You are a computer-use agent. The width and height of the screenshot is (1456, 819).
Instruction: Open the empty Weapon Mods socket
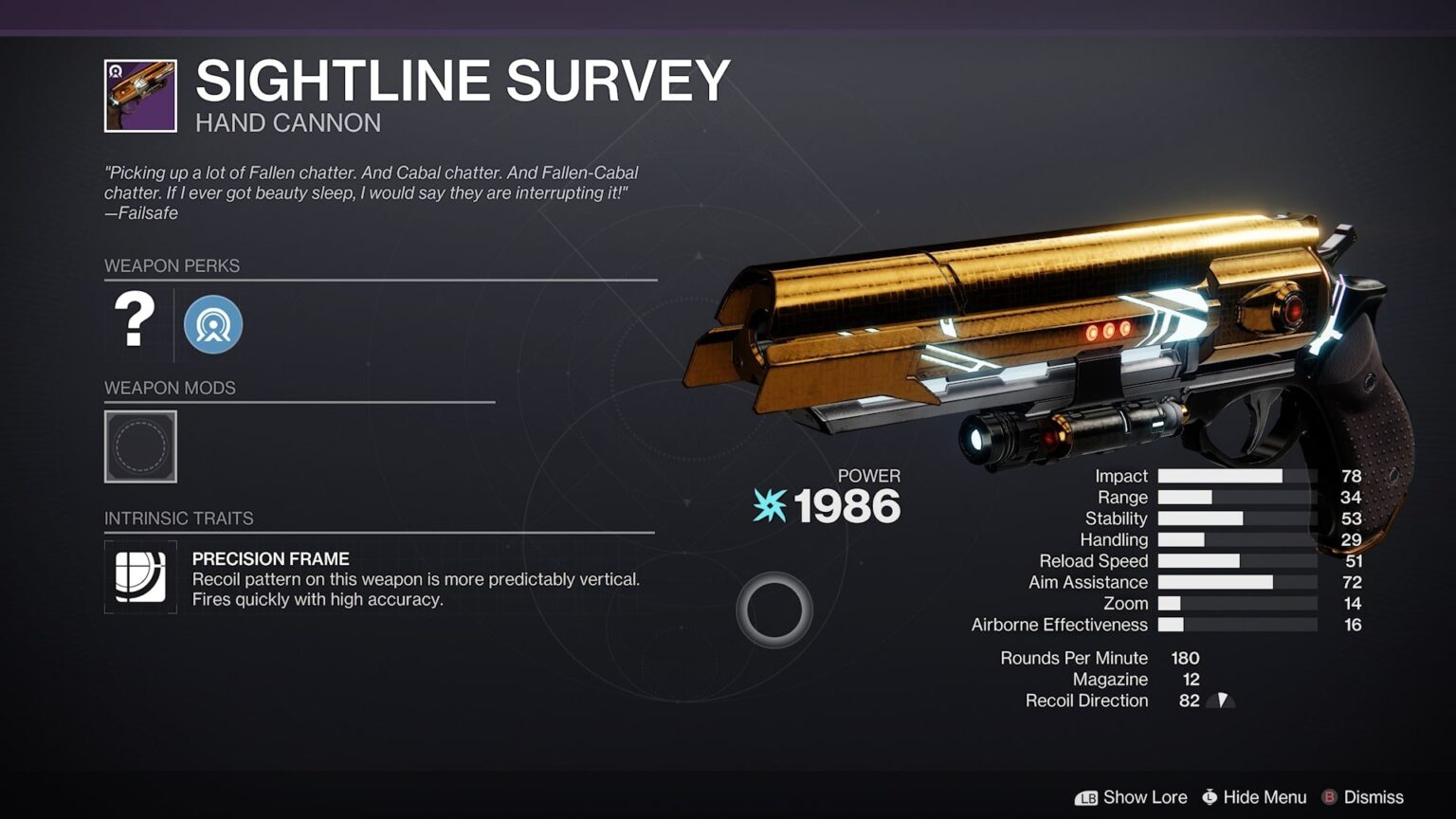140,446
